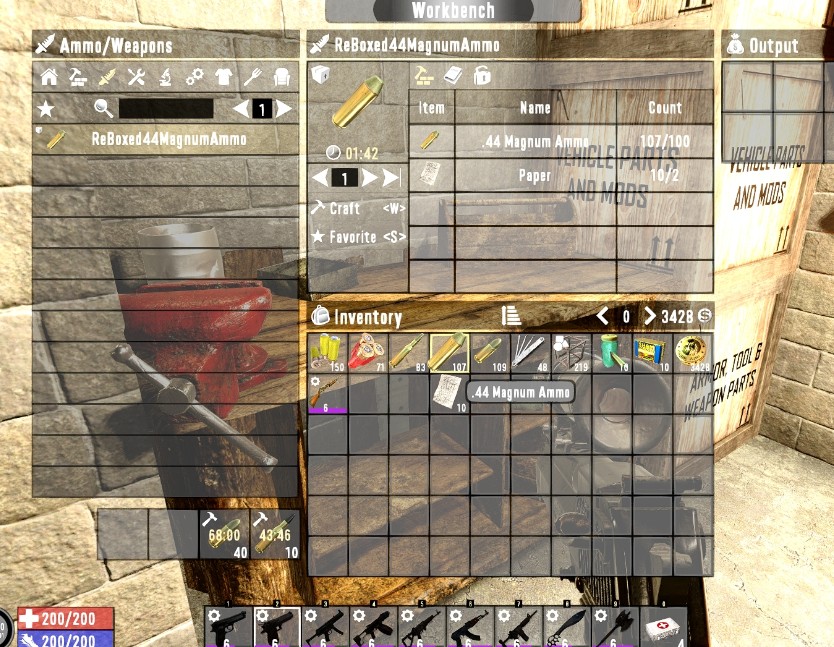Show favorite recipes with the star filter
Viewport: 834px width, 647px height.
click(x=46, y=109)
